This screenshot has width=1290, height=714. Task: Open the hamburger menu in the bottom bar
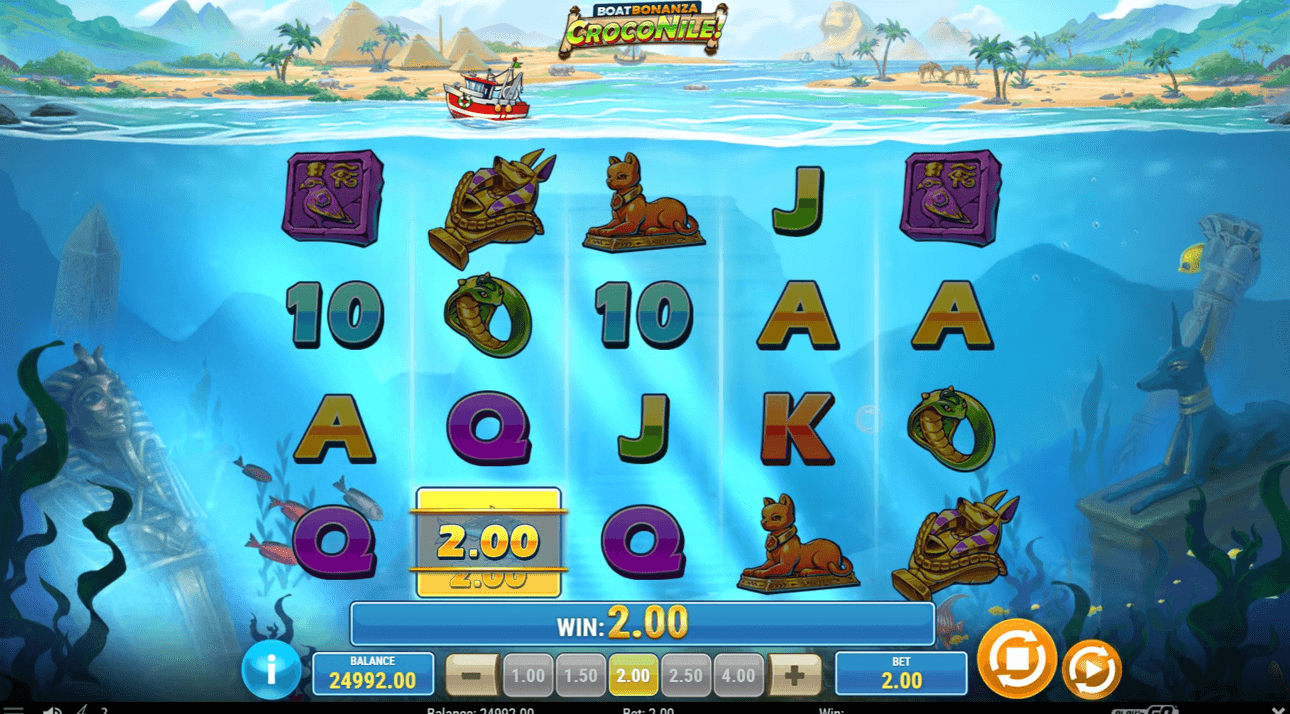tap(13, 710)
